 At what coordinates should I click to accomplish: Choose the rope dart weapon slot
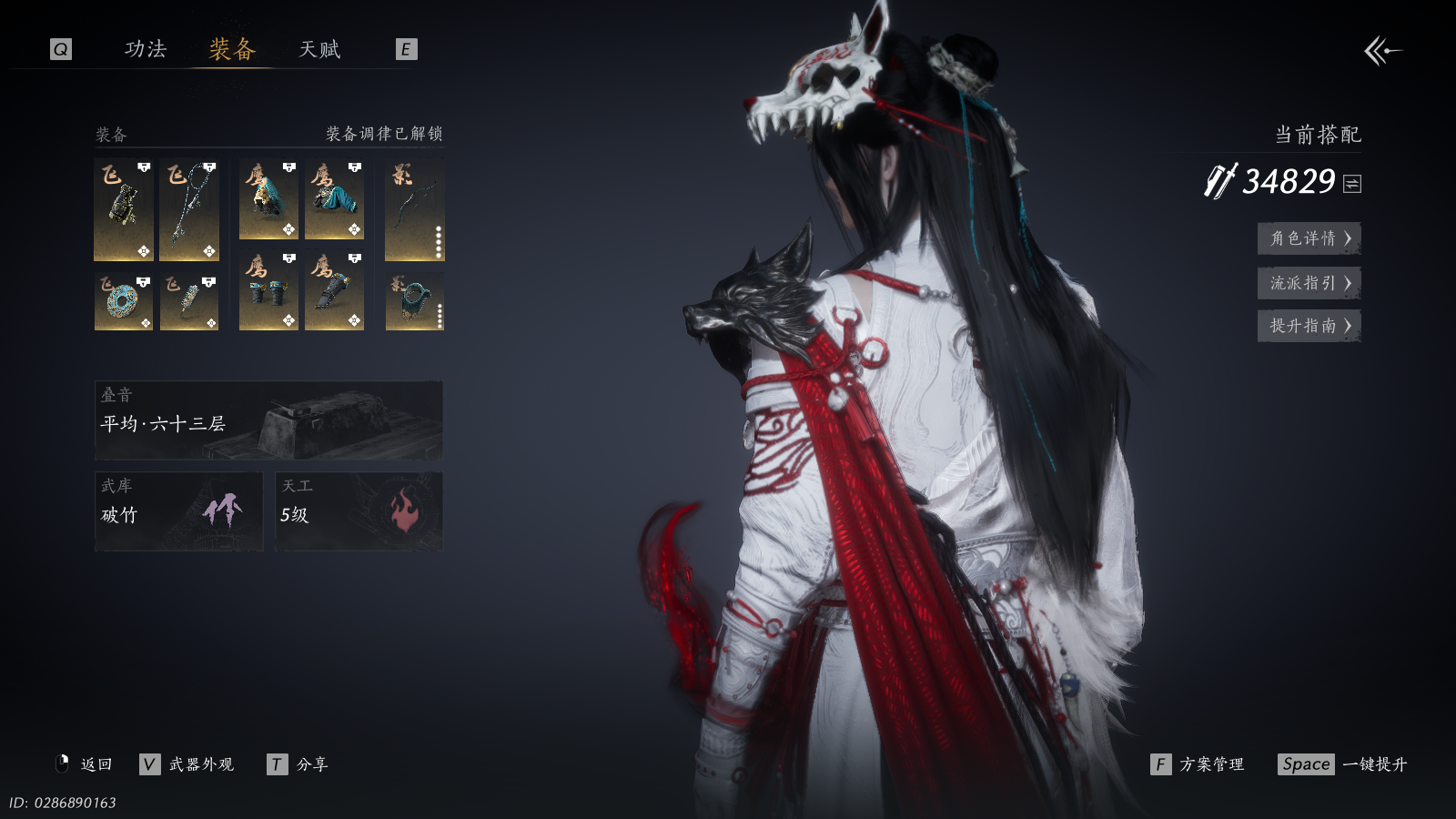(189, 209)
